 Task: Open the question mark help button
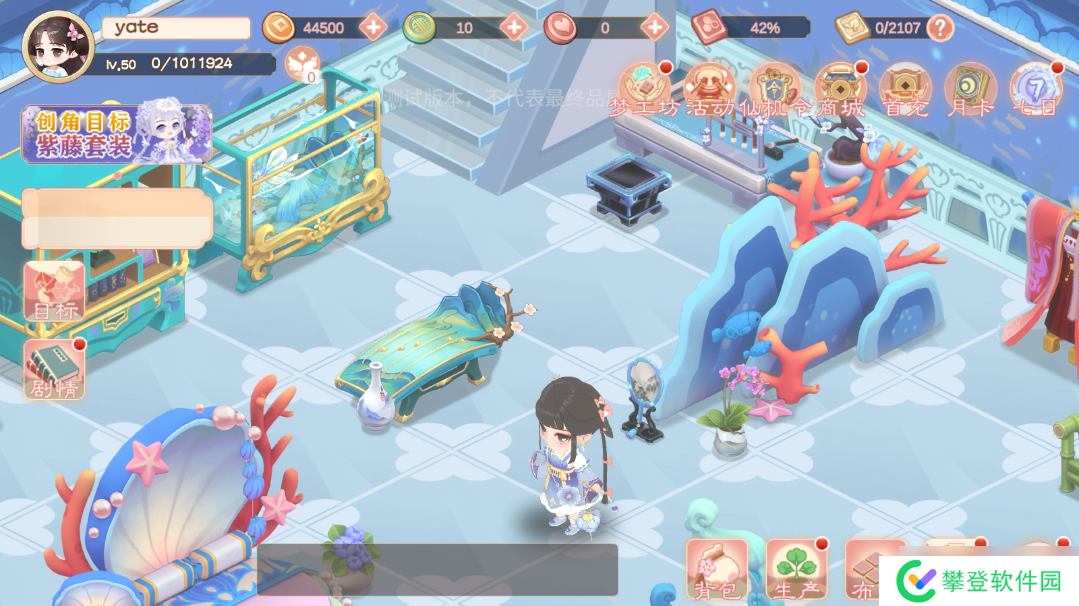pyautogui.click(x=940, y=27)
